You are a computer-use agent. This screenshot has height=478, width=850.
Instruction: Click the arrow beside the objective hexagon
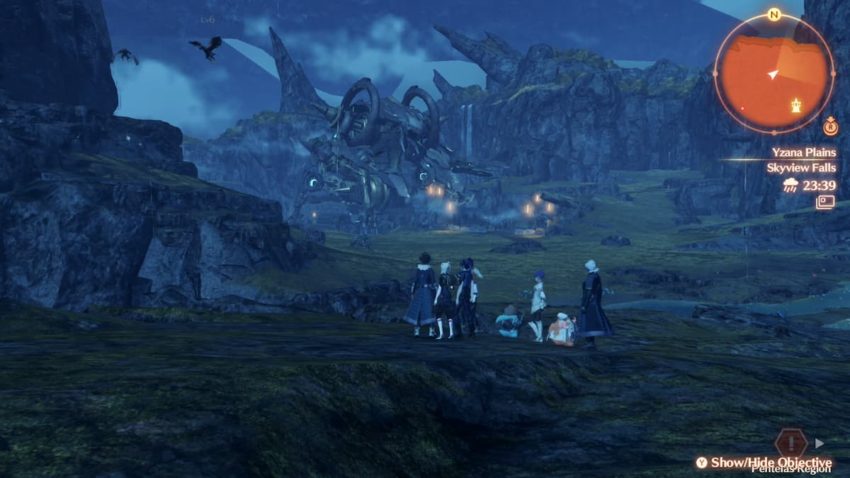(820, 443)
